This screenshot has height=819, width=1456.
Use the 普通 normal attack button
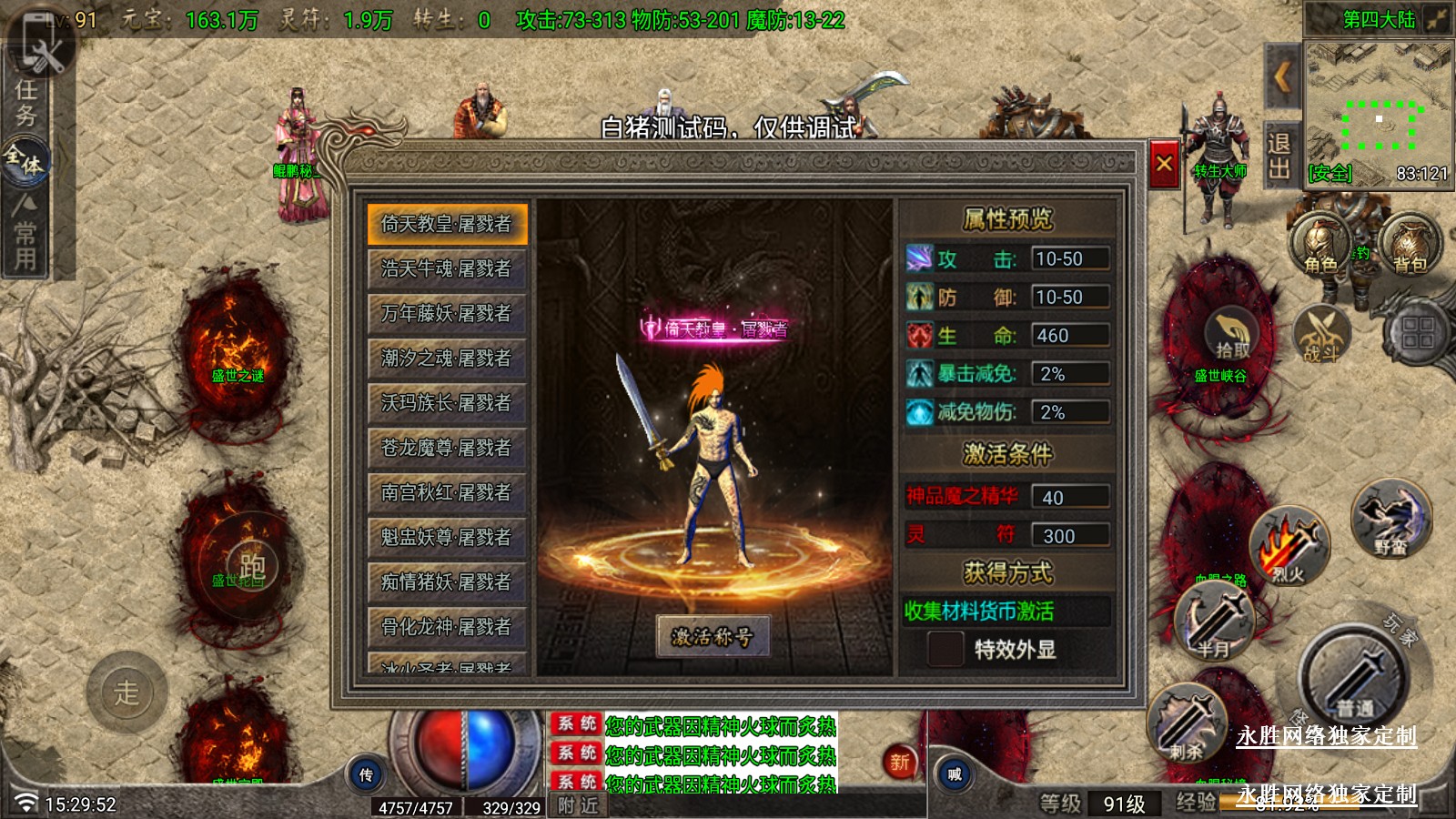click(1355, 678)
